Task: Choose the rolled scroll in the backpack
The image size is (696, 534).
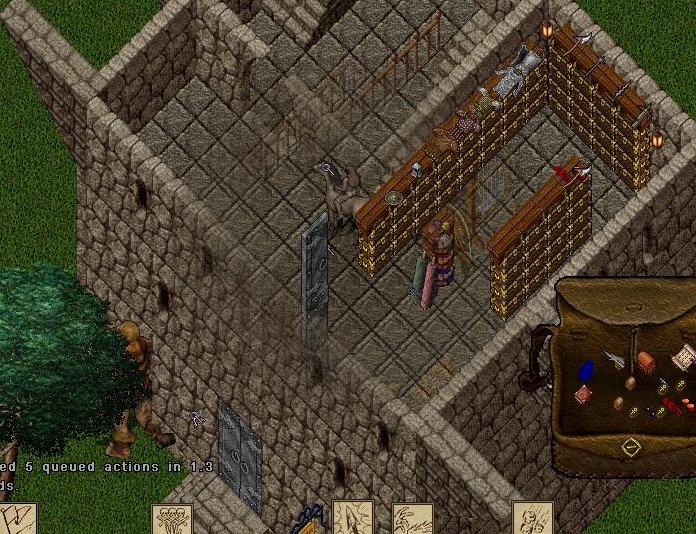Action: tap(684, 356)
